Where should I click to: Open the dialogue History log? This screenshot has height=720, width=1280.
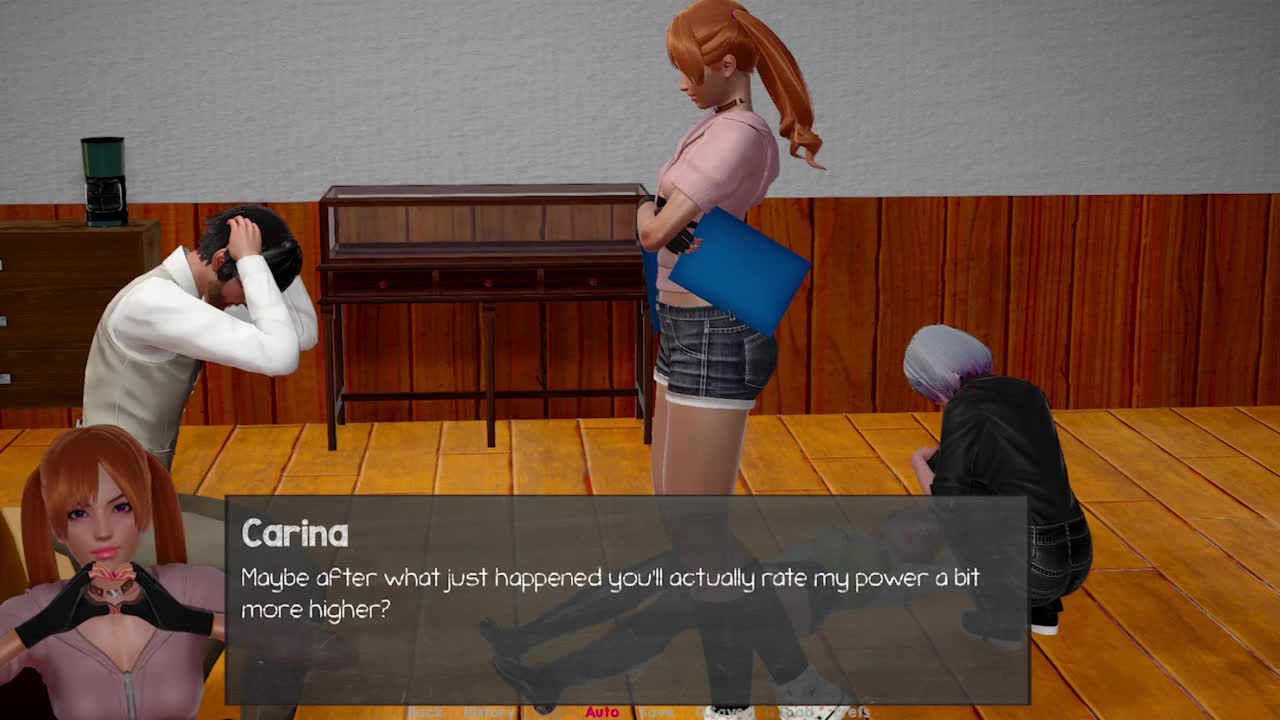coord(489,712)
